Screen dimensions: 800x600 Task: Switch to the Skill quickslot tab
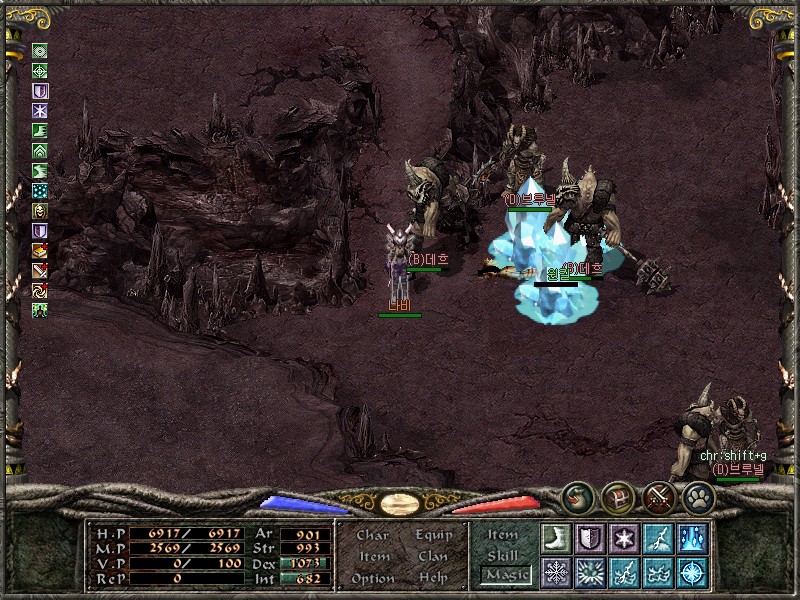(503, 555)
